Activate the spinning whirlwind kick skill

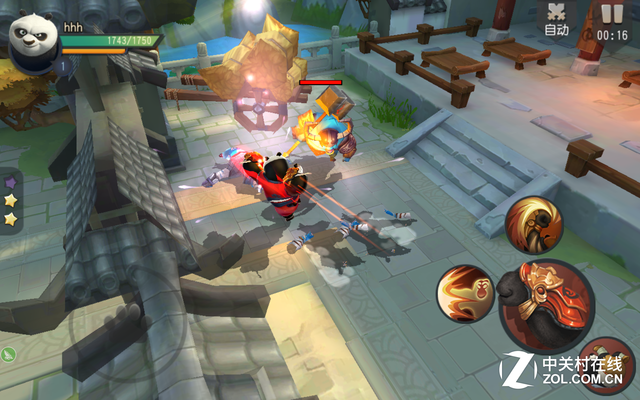pos(533,223)
